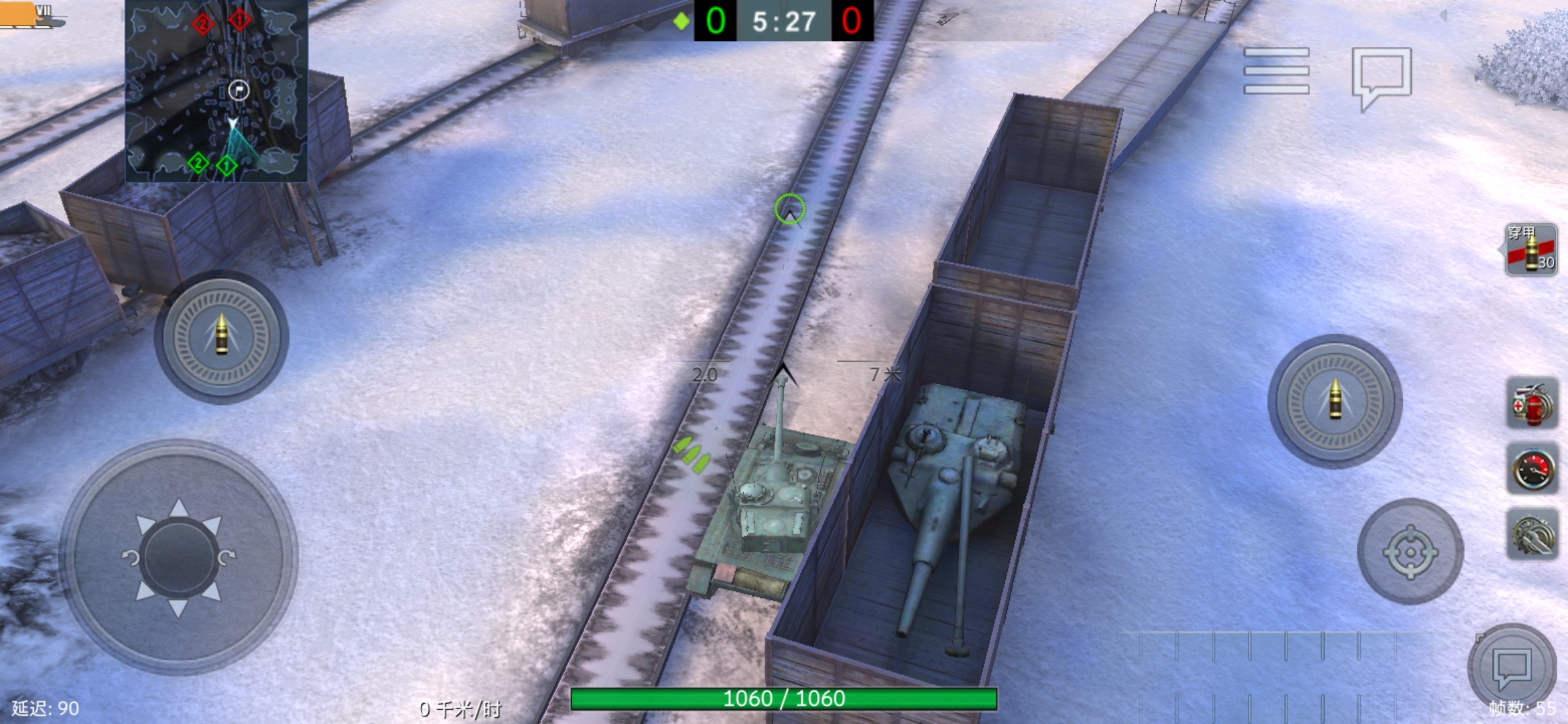Select the armor-piercing shell with 30 rounds

1530,250
